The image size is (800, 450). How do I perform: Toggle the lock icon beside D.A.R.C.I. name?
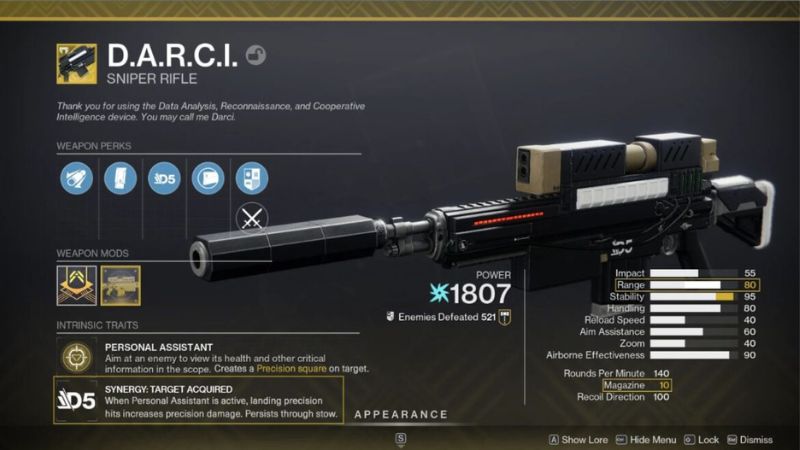coord(255,55)
